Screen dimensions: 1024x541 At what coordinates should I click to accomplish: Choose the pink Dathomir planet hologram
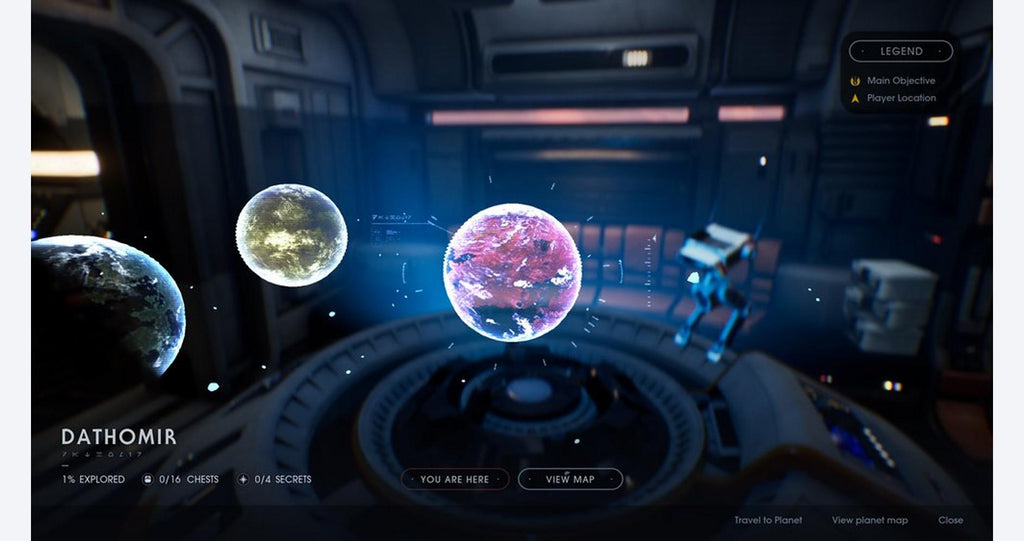click(512, 272)
